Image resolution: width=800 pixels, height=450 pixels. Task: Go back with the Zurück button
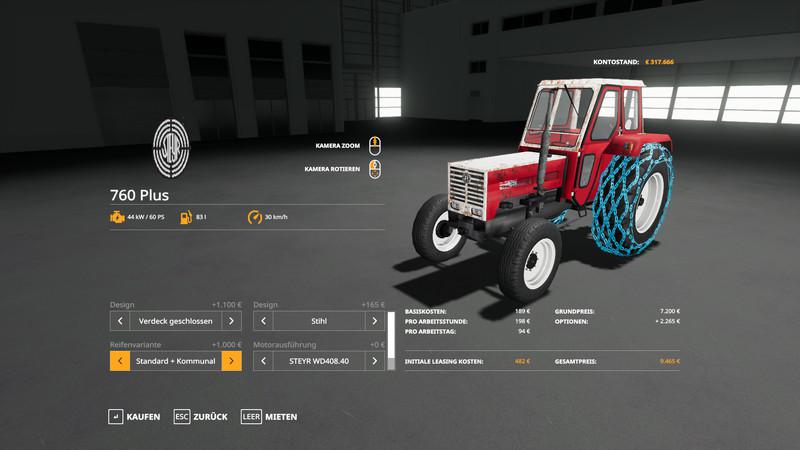(x=200, y=416)
